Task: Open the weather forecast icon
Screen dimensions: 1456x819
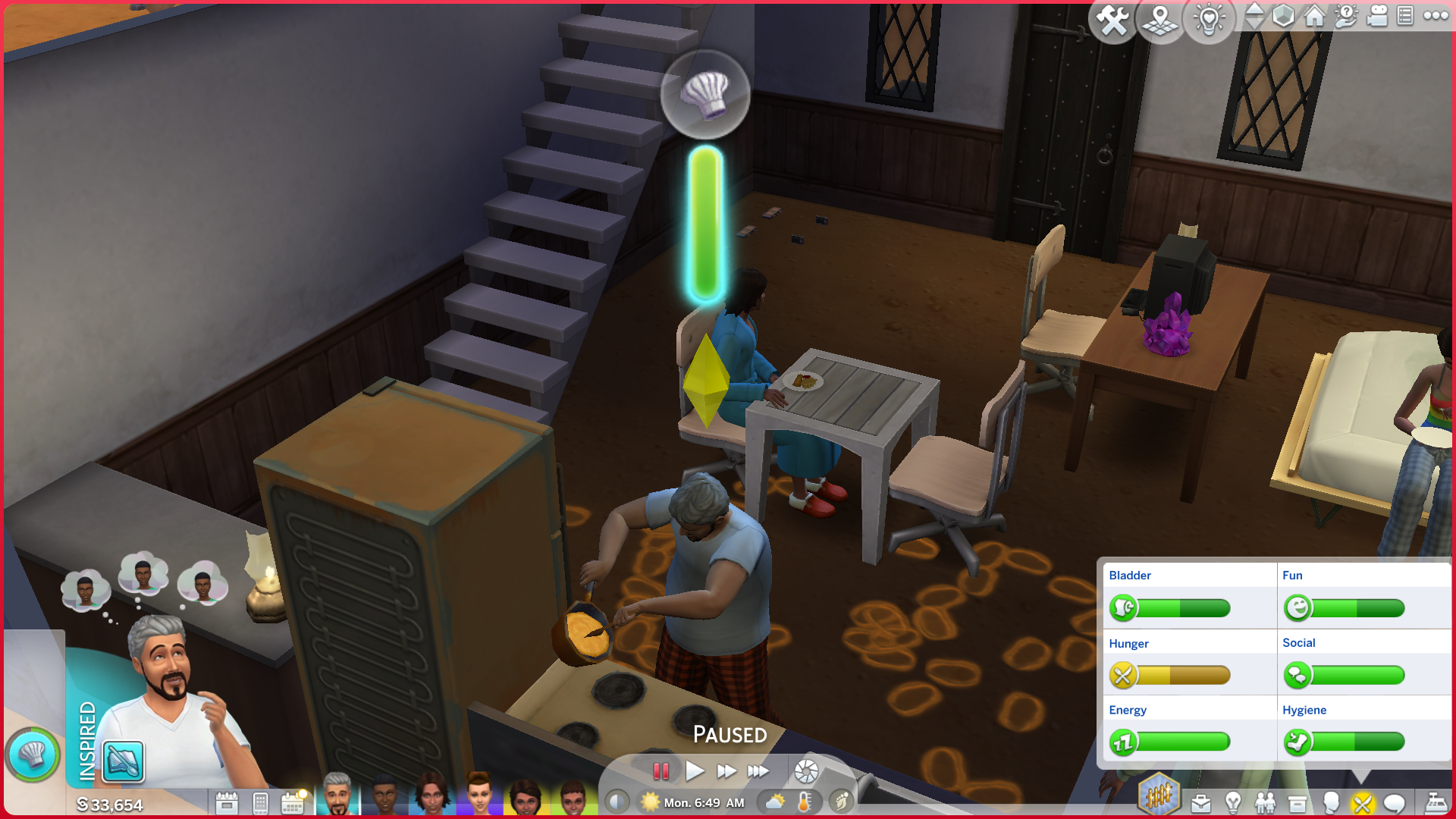Action: point(776,802)
